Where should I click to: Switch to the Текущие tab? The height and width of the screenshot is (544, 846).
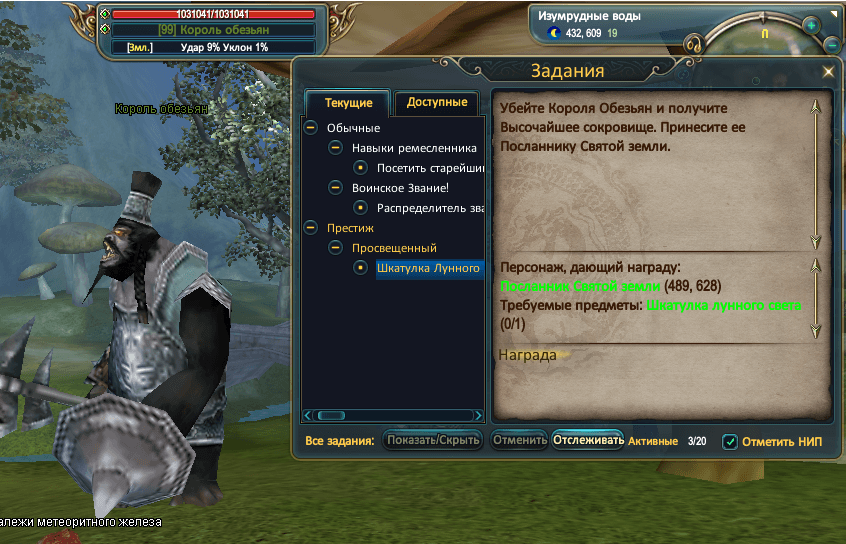coord(349,103)
